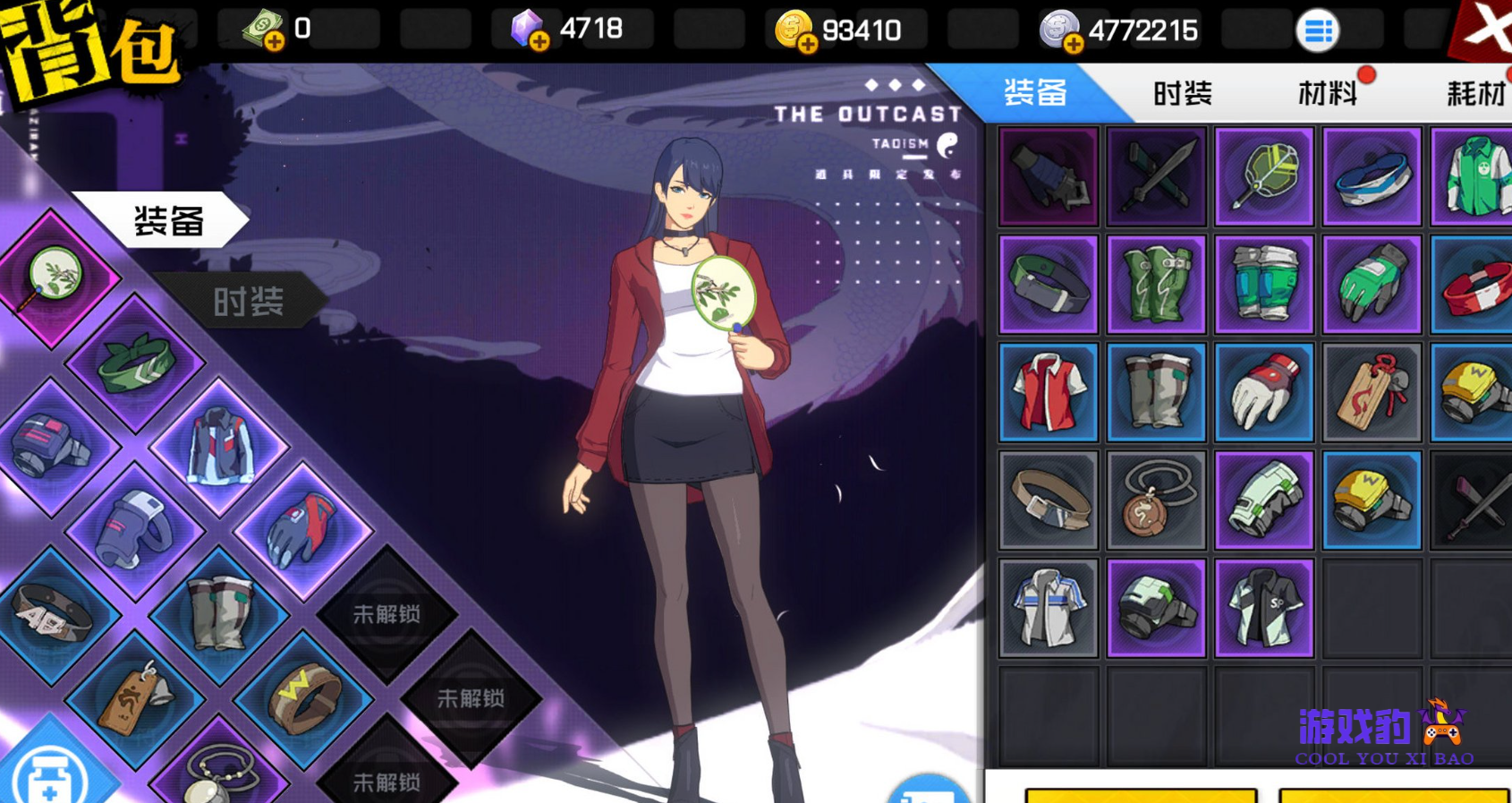Select the equipped red and blue glove slot
Viewport: 1512px width, 803px height.
point(303,530)
